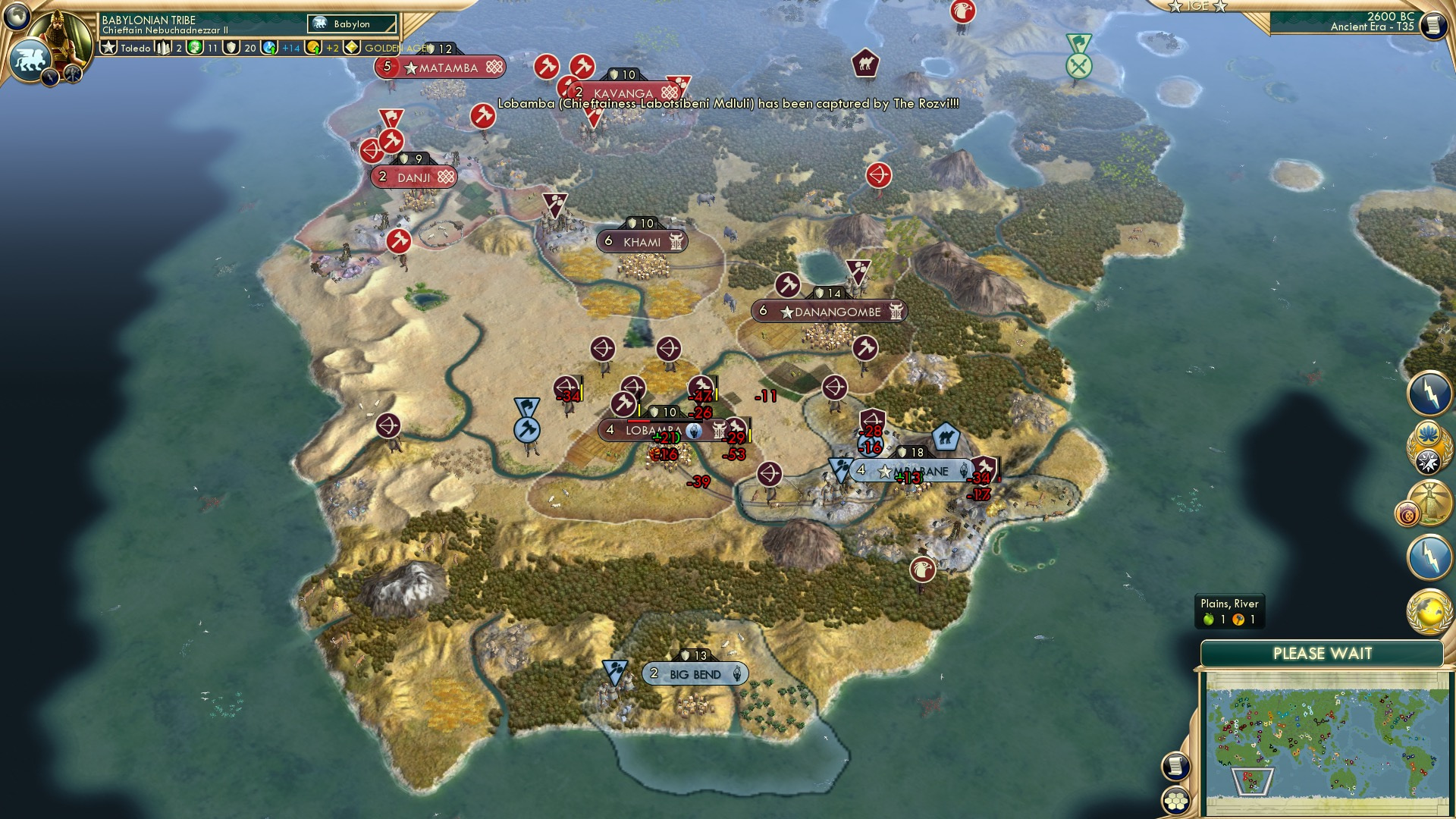
Task: Open the Social Policies lotus icon
Action: pyautogui.click(x=1429, y=433)
